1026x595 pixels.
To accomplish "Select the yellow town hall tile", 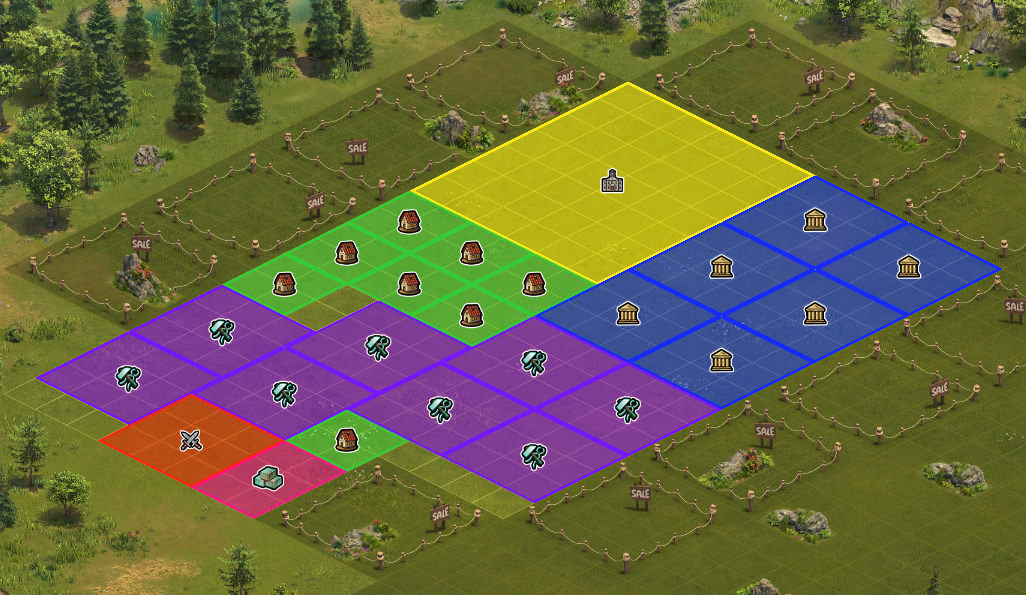I will click(612, 182).
